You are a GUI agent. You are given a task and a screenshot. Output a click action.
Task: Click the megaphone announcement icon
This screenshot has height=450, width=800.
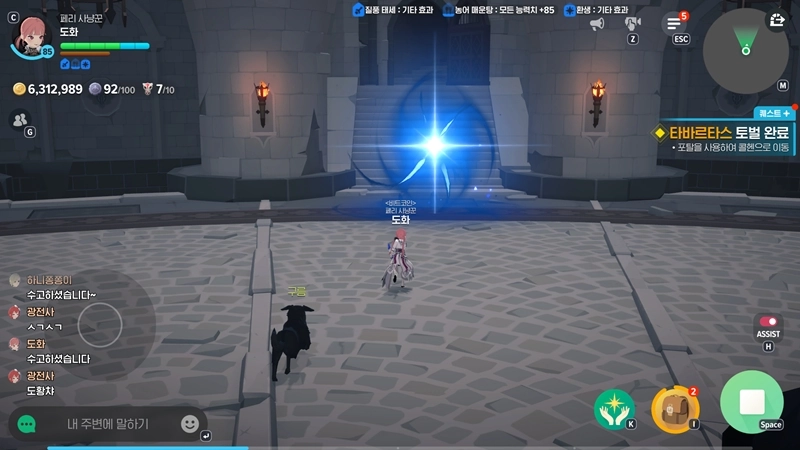click(x=597, y=23)
